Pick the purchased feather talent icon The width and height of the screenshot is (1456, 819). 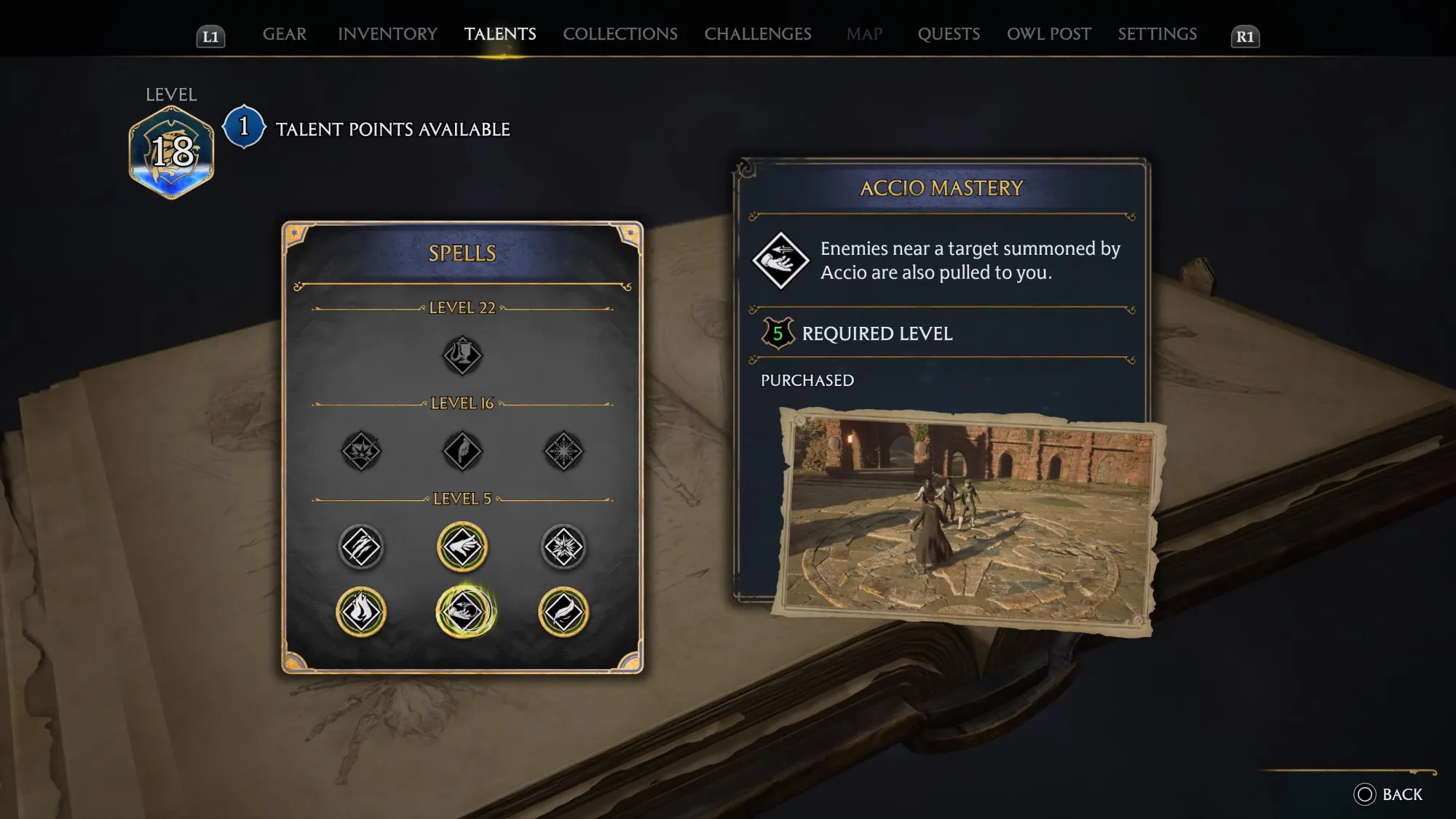tap(563, 612)
